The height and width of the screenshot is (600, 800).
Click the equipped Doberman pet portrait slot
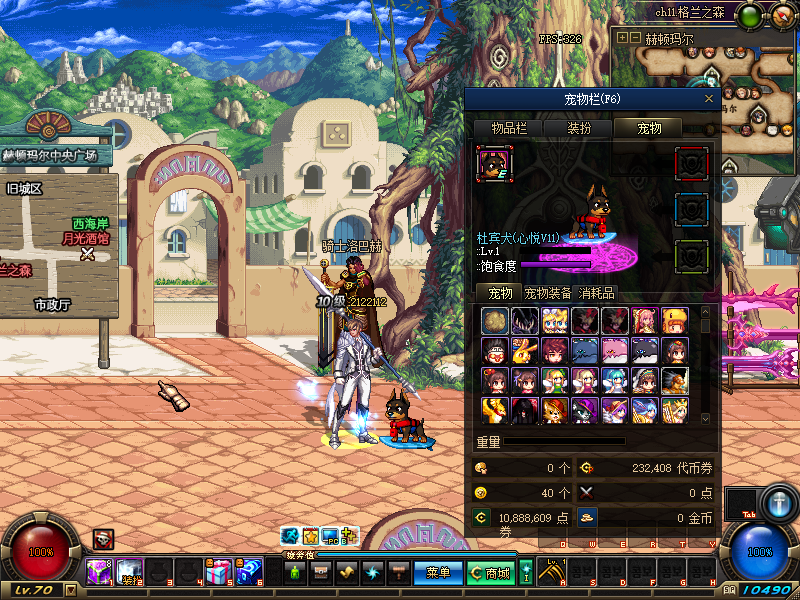pos(495,163)
